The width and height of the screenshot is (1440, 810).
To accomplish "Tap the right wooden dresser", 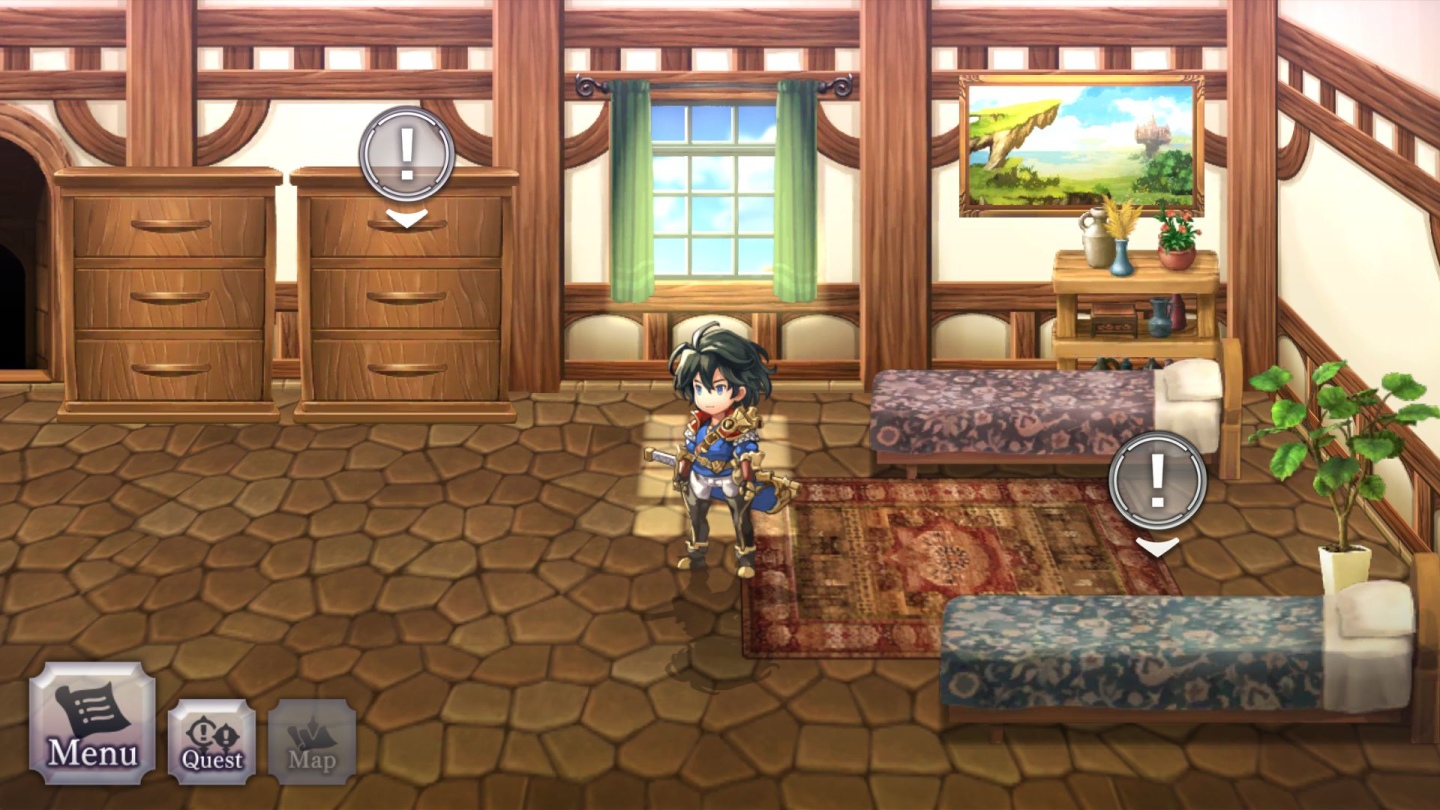I will [x=400, y=300].
